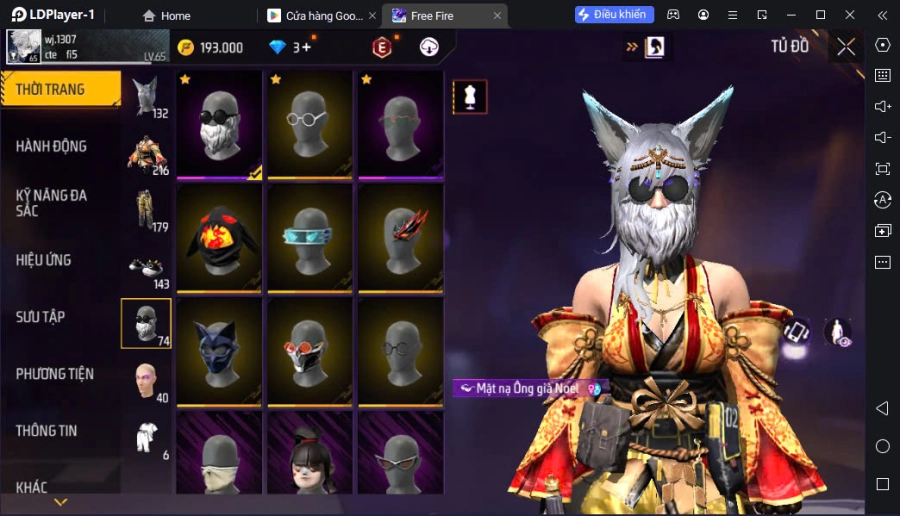Click the mannequin preview icon
This screenshot has width=900, height=516.
pyautogui.click(x=470, y=96)
